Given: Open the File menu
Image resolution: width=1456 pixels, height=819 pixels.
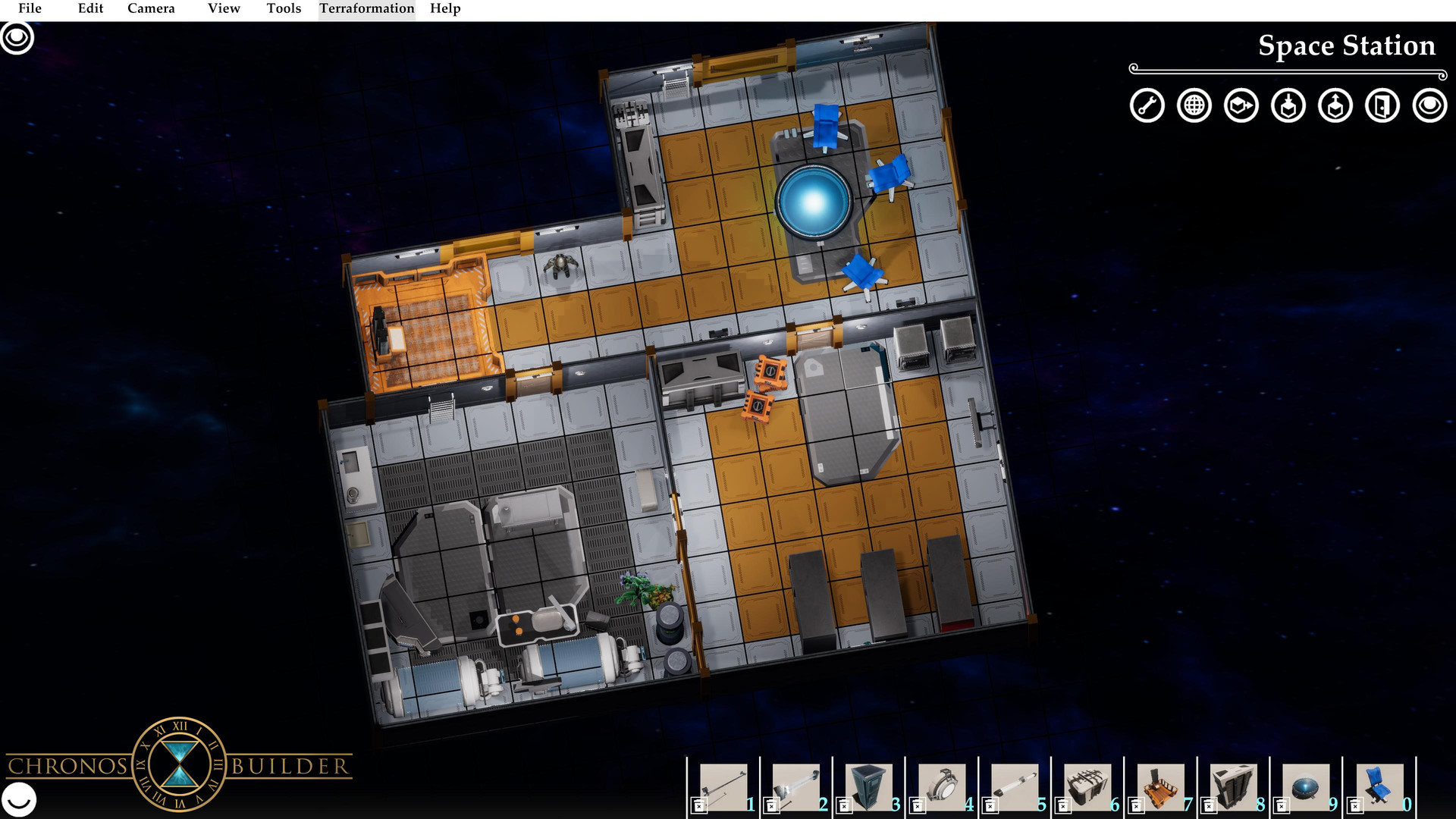Looking at the screenshot, I should pyautogui.click(x=30, y=8).
